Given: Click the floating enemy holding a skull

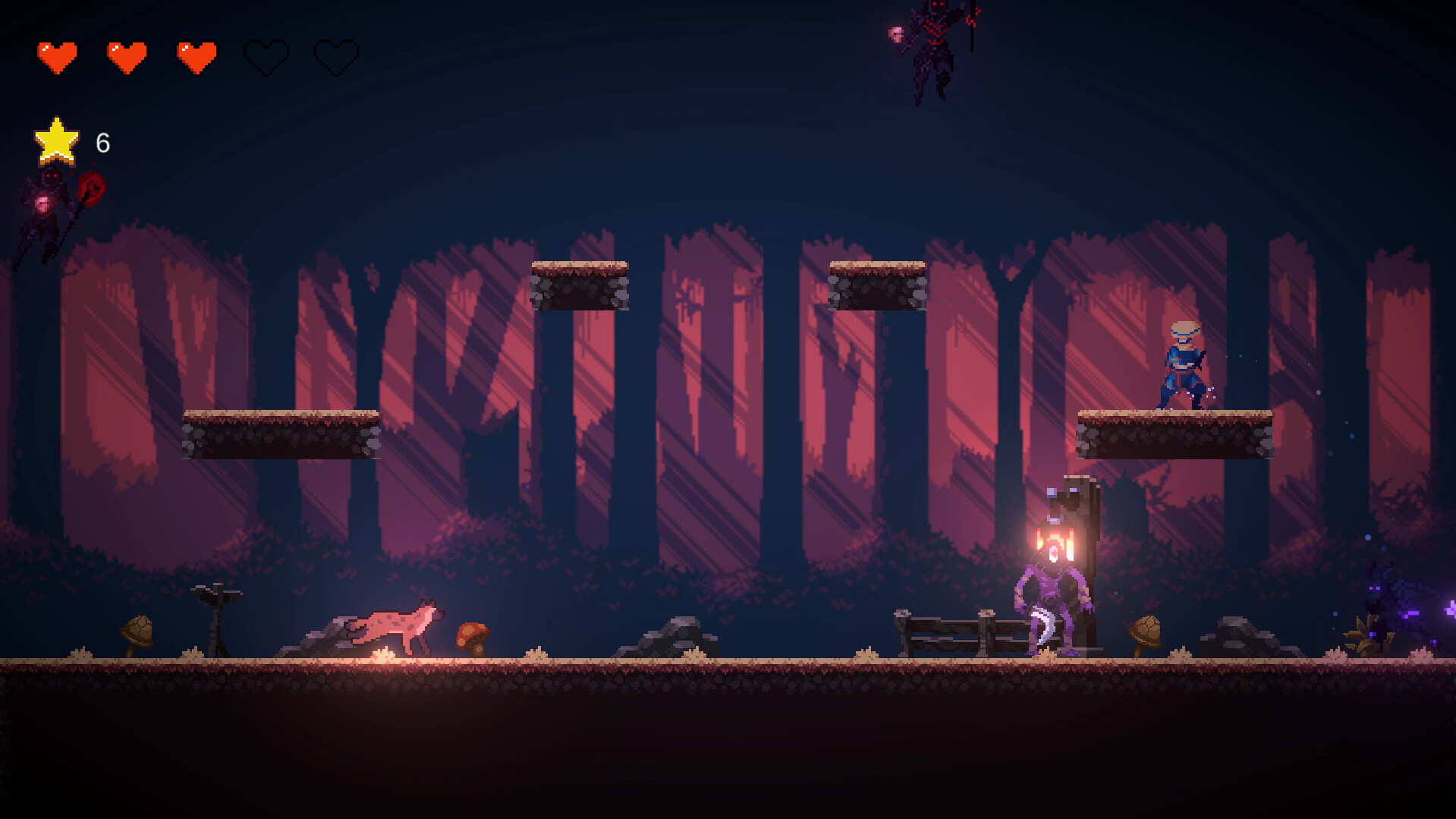Looking at the screenshot, I should pos(935,46).
